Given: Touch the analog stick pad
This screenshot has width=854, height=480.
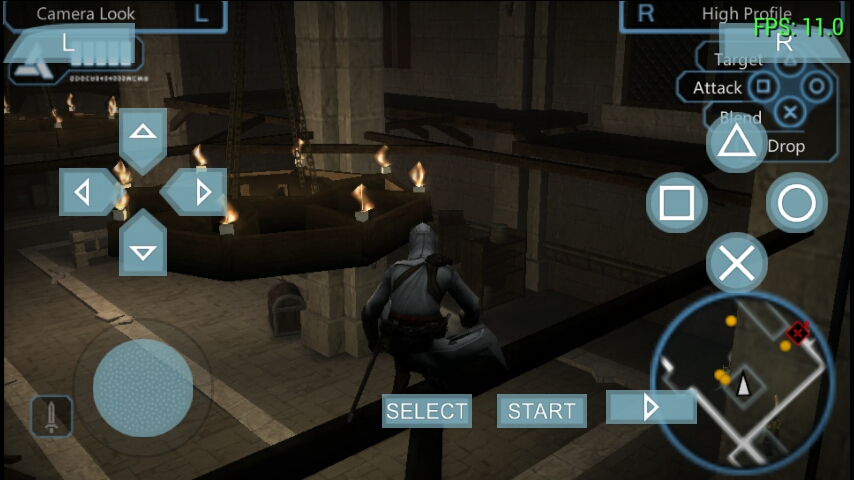Looking at the screenshot, I should pos(143,388).
